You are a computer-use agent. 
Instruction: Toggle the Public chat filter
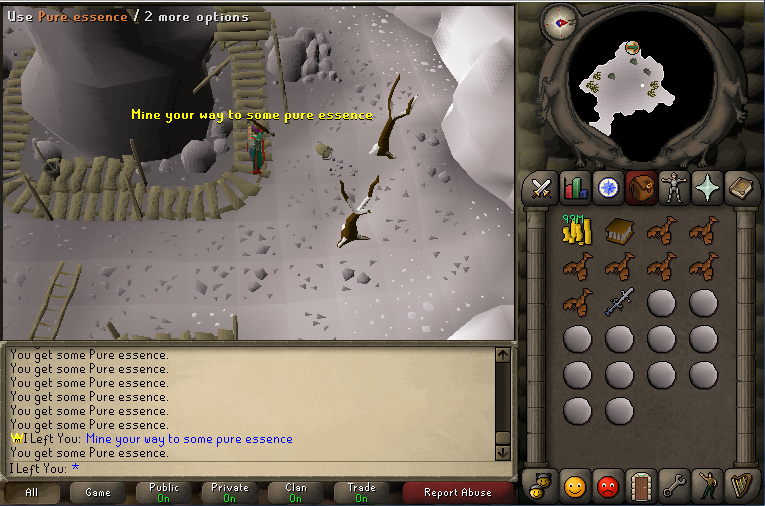pyautogui.click(x=164, y=492)
